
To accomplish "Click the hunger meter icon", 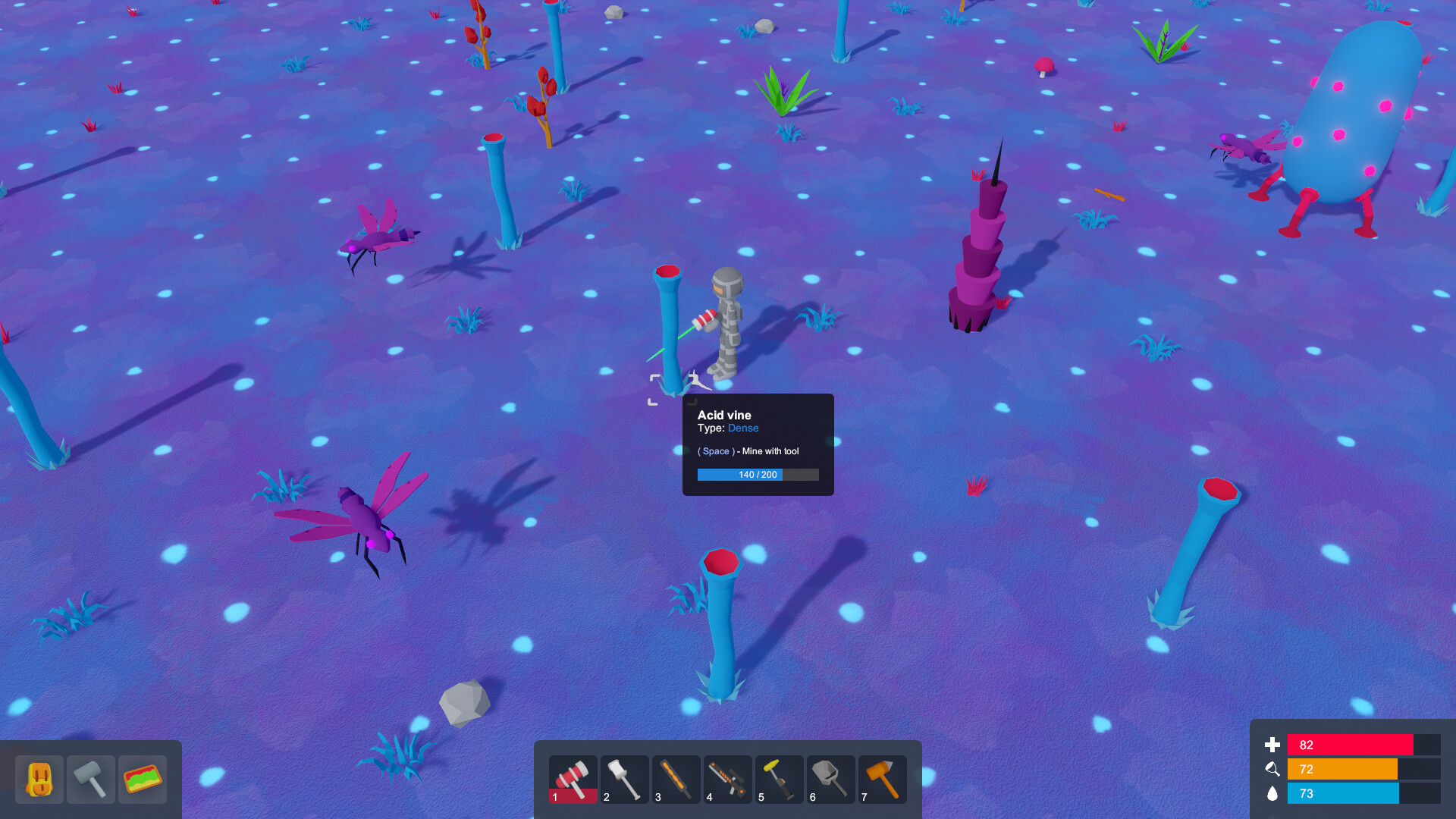I will click(1272, 769).
